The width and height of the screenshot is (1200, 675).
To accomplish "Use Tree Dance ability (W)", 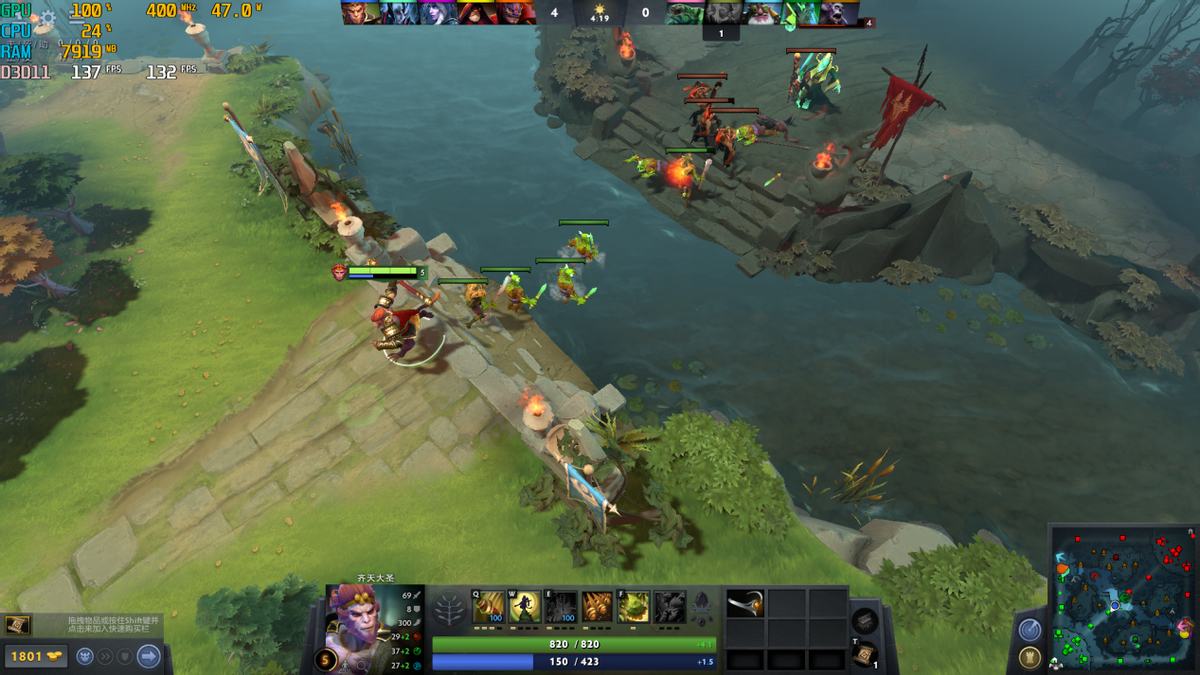I will tap(525, 607).
